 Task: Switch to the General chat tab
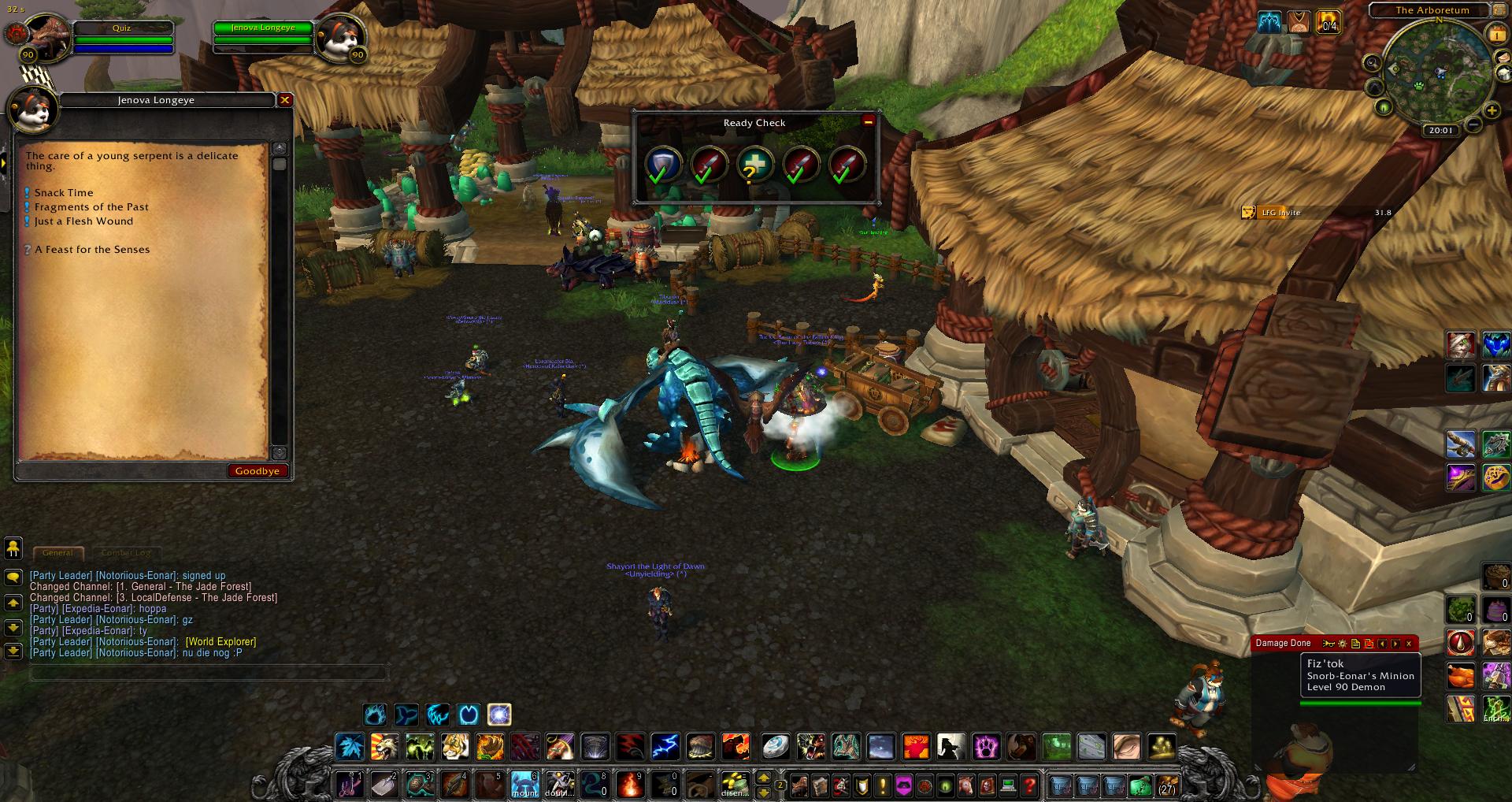click(x=57, y=552)
